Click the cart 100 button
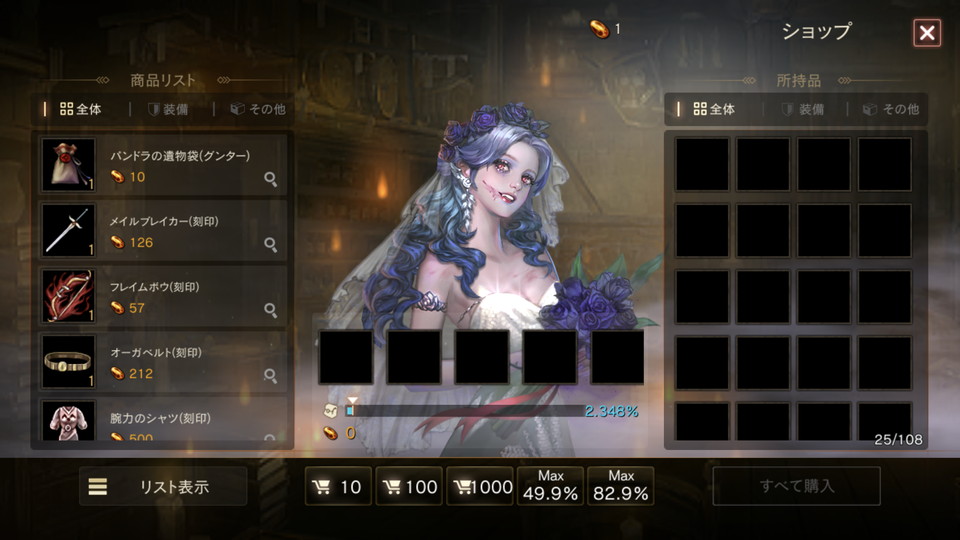 click(x=409, y=487)
